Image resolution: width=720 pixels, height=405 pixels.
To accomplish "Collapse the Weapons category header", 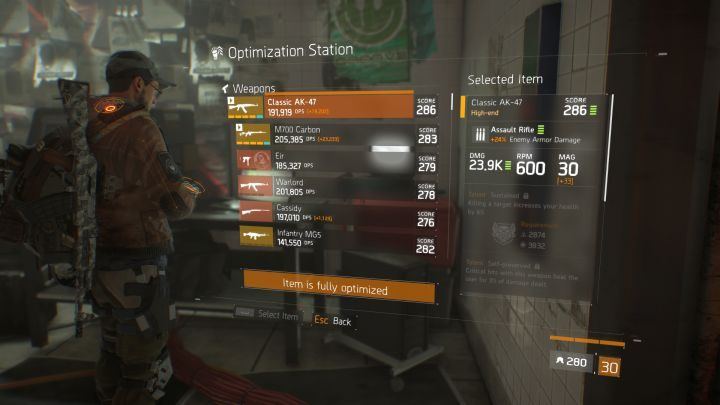I will [251, 88].
